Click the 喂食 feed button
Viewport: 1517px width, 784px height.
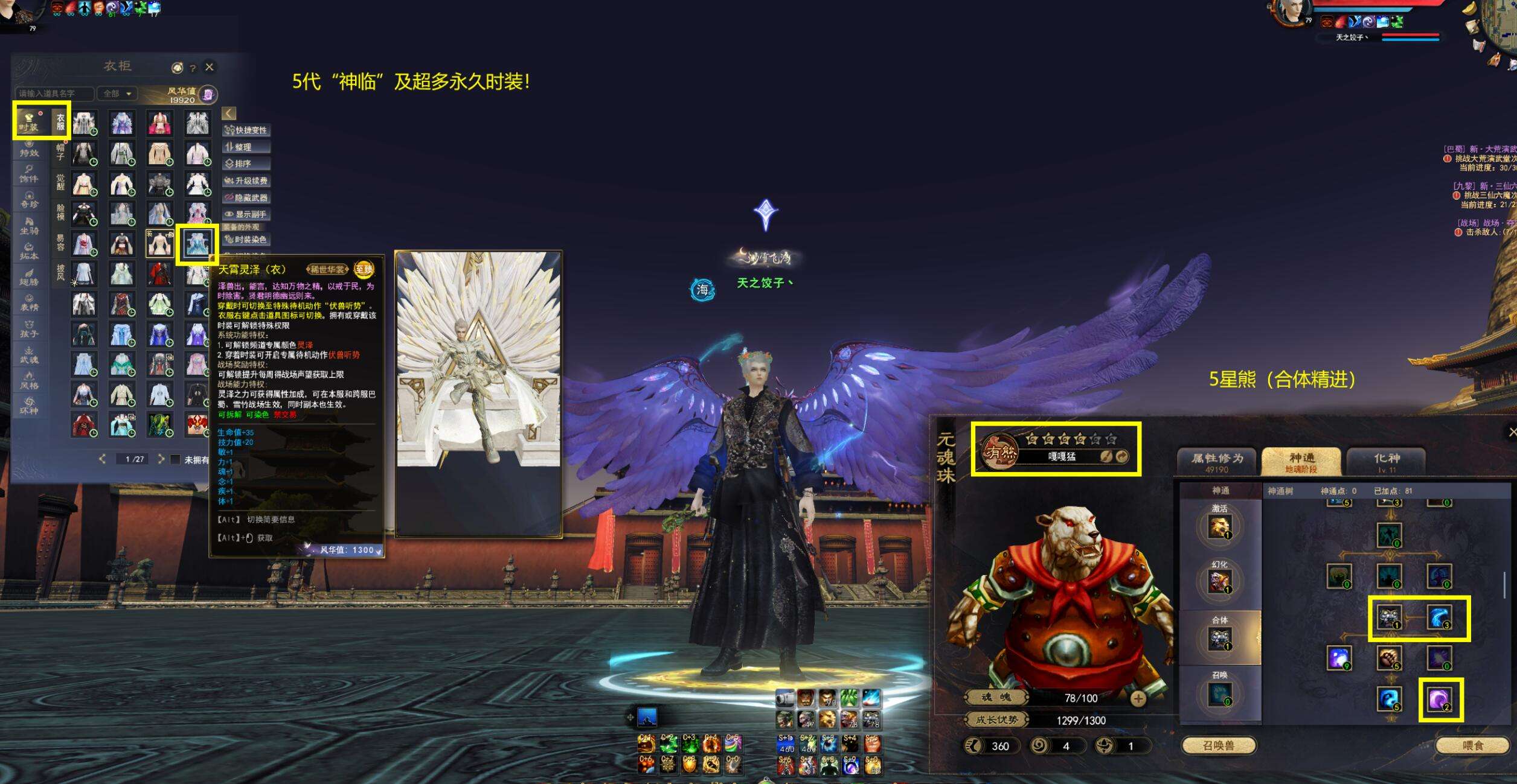click(x=1473, y=746)
